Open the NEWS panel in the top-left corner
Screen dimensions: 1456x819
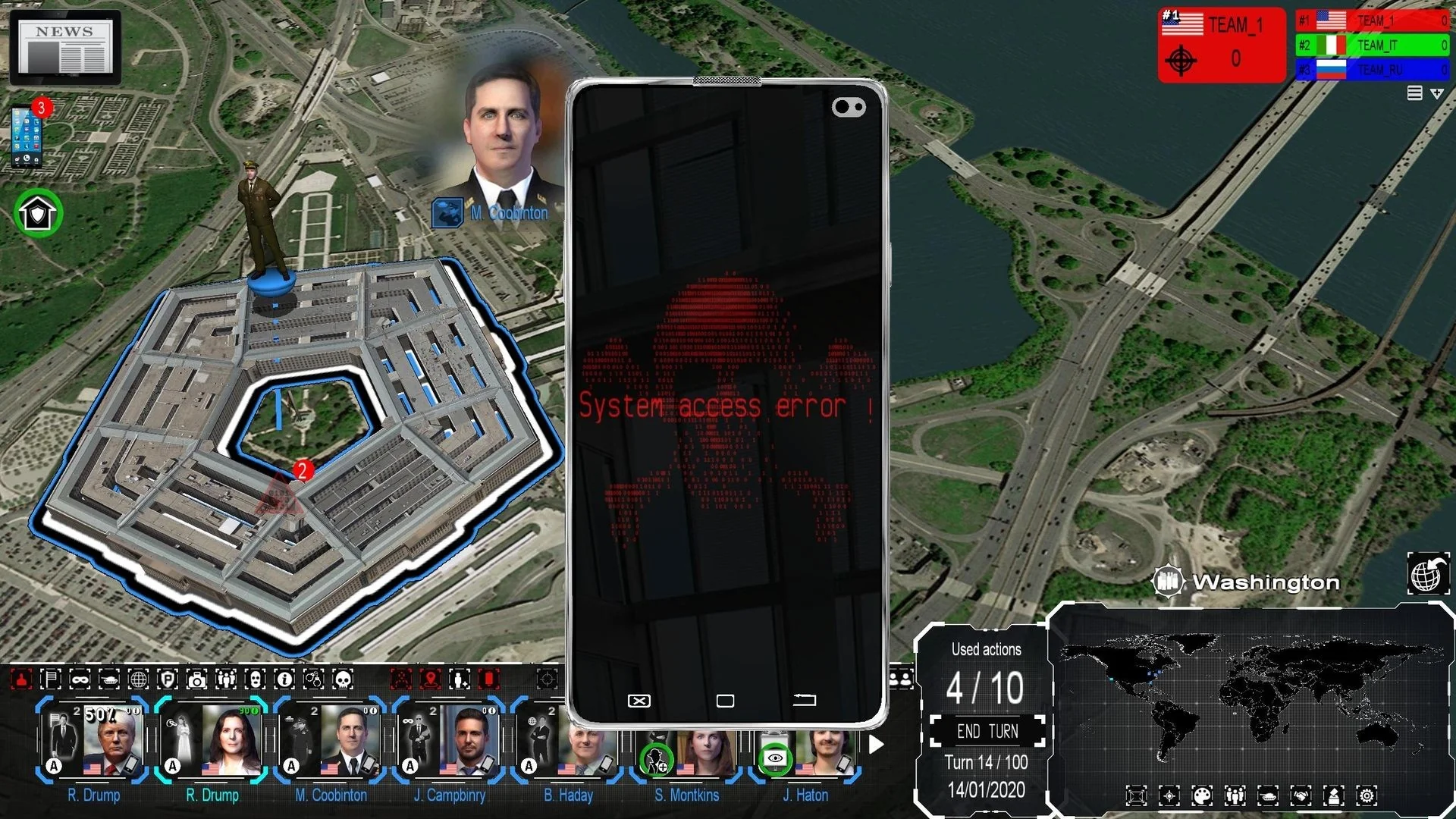pyautogui.click(x=64, y=47)
